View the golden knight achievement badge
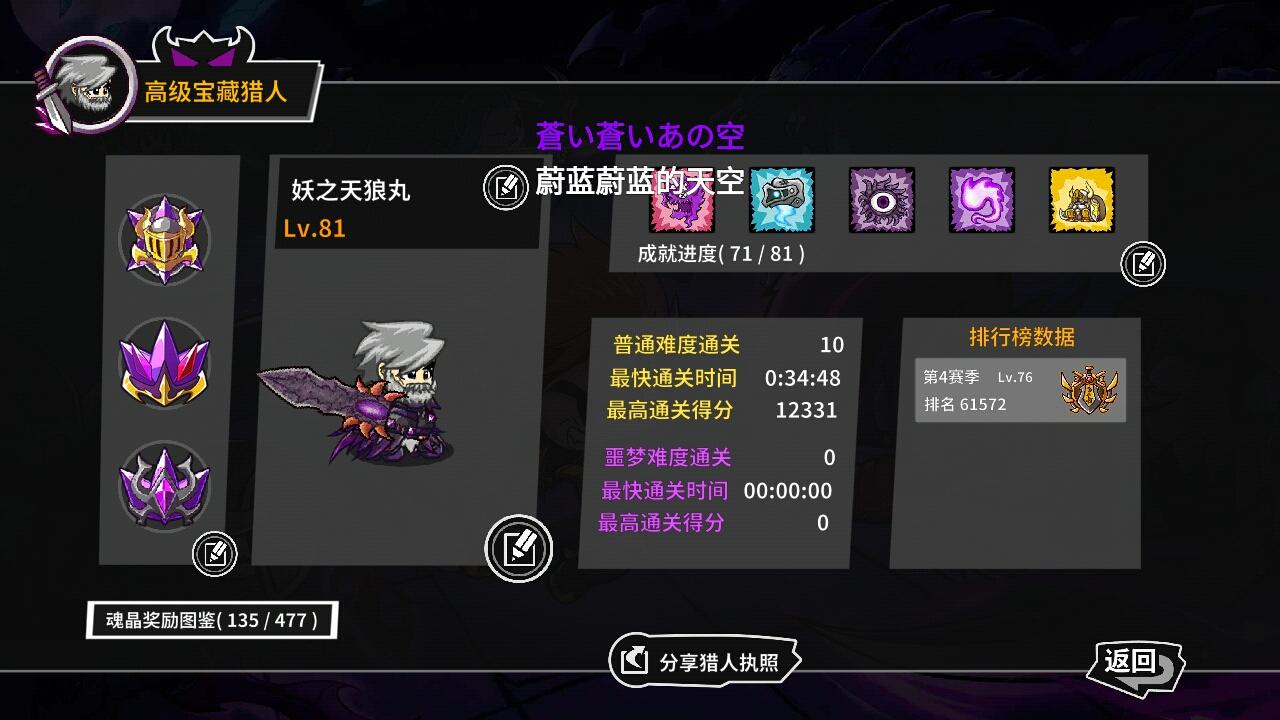The height and width of the screenshot is (720, 1280). click(1081, 200)
